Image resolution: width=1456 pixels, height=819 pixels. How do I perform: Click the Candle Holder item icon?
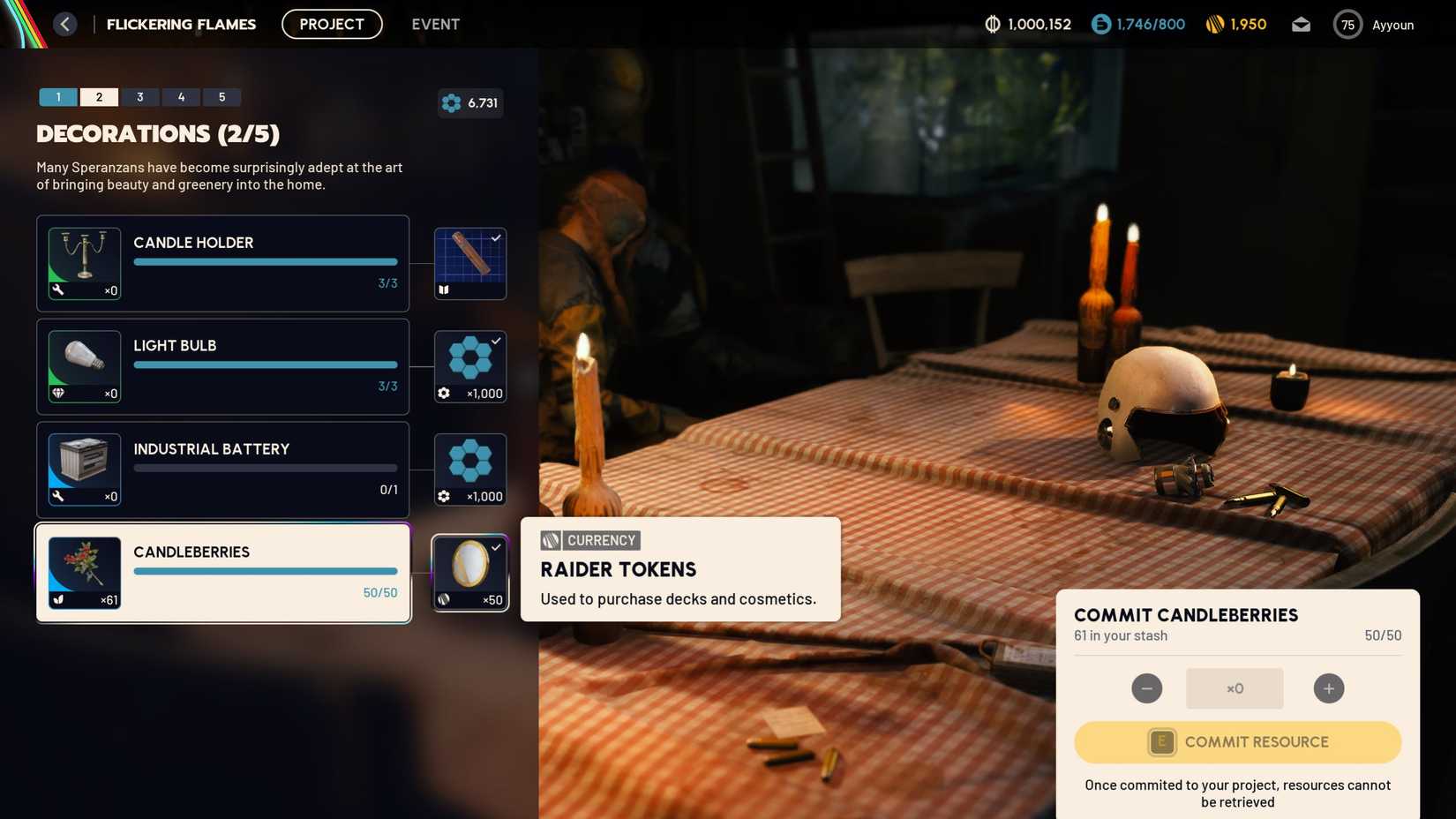(x=84, y=262)
